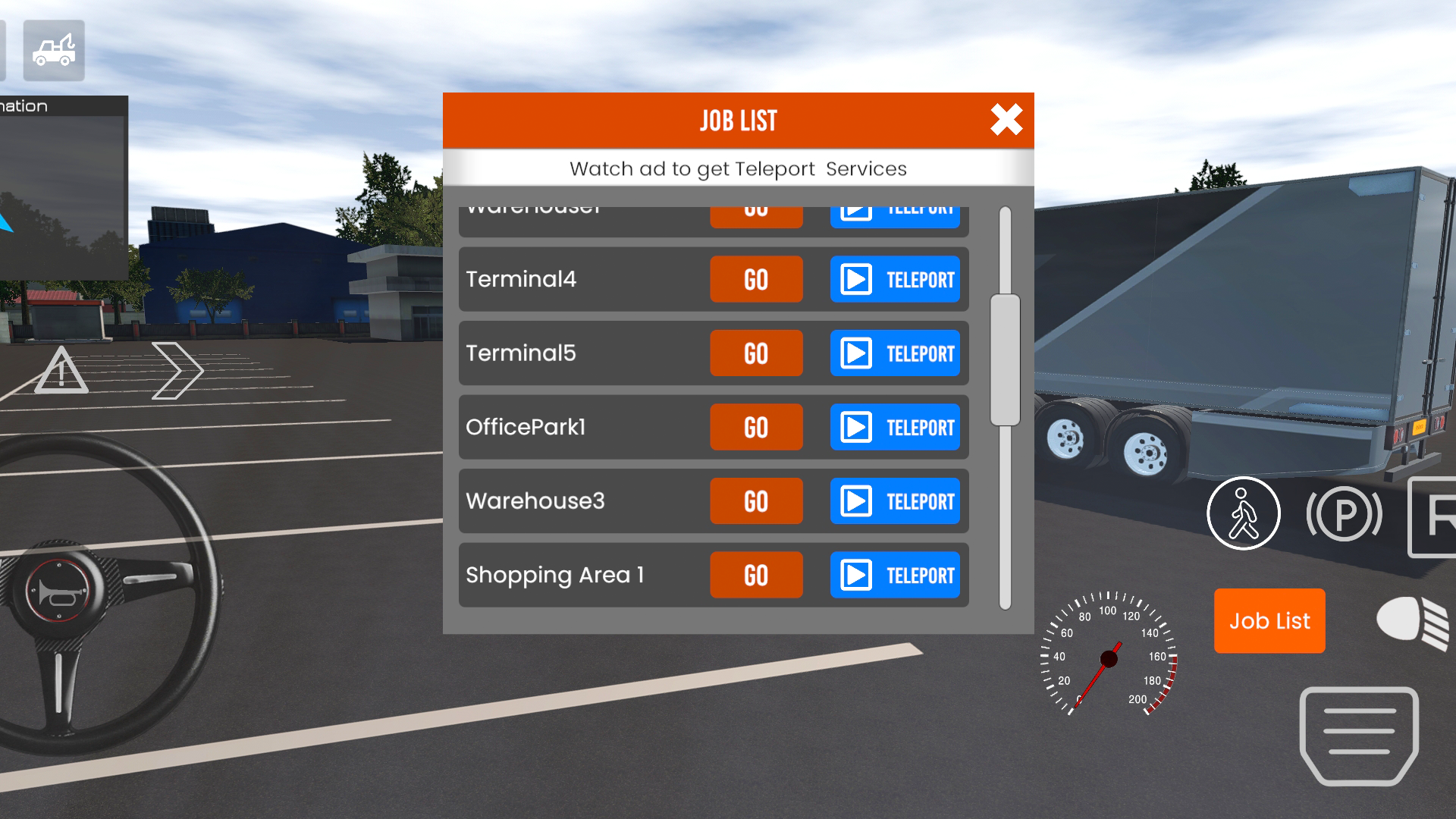This screenshot has width=1456, height=819.
Task: Select the walking mode icon
Action: coord(1244,513)
